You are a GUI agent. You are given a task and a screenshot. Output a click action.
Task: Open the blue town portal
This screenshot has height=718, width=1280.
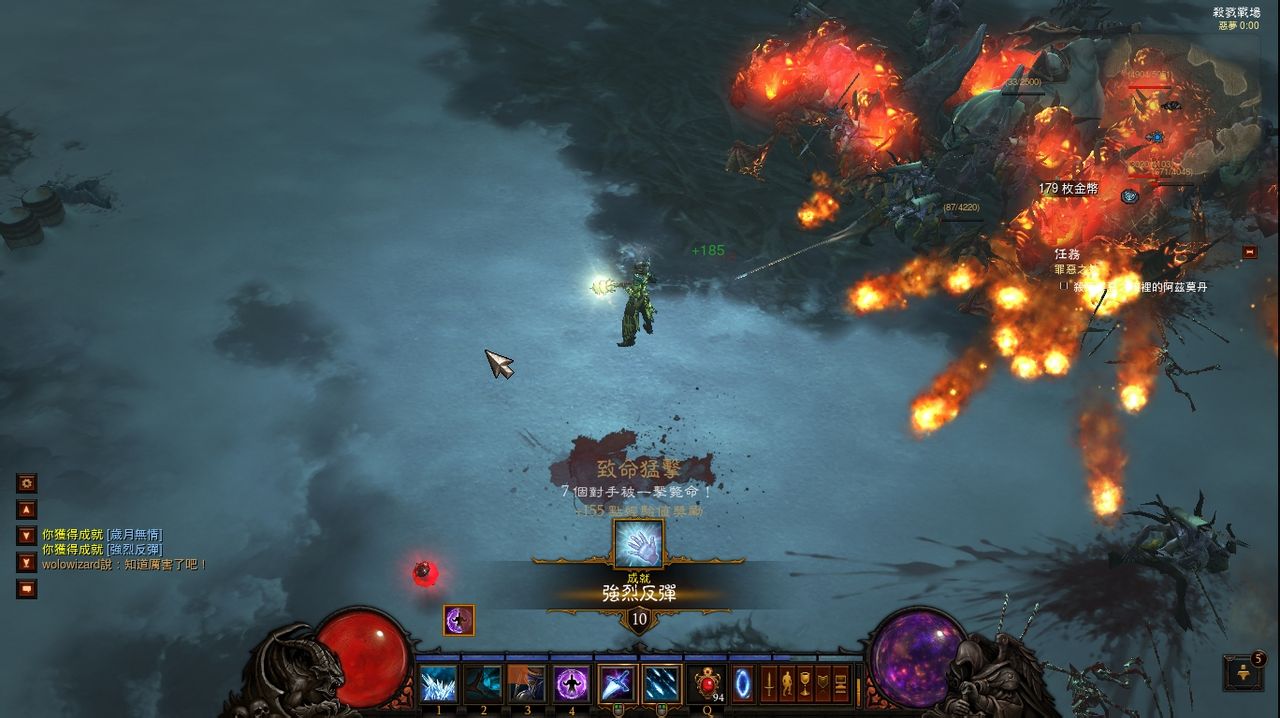coord(743,684)
